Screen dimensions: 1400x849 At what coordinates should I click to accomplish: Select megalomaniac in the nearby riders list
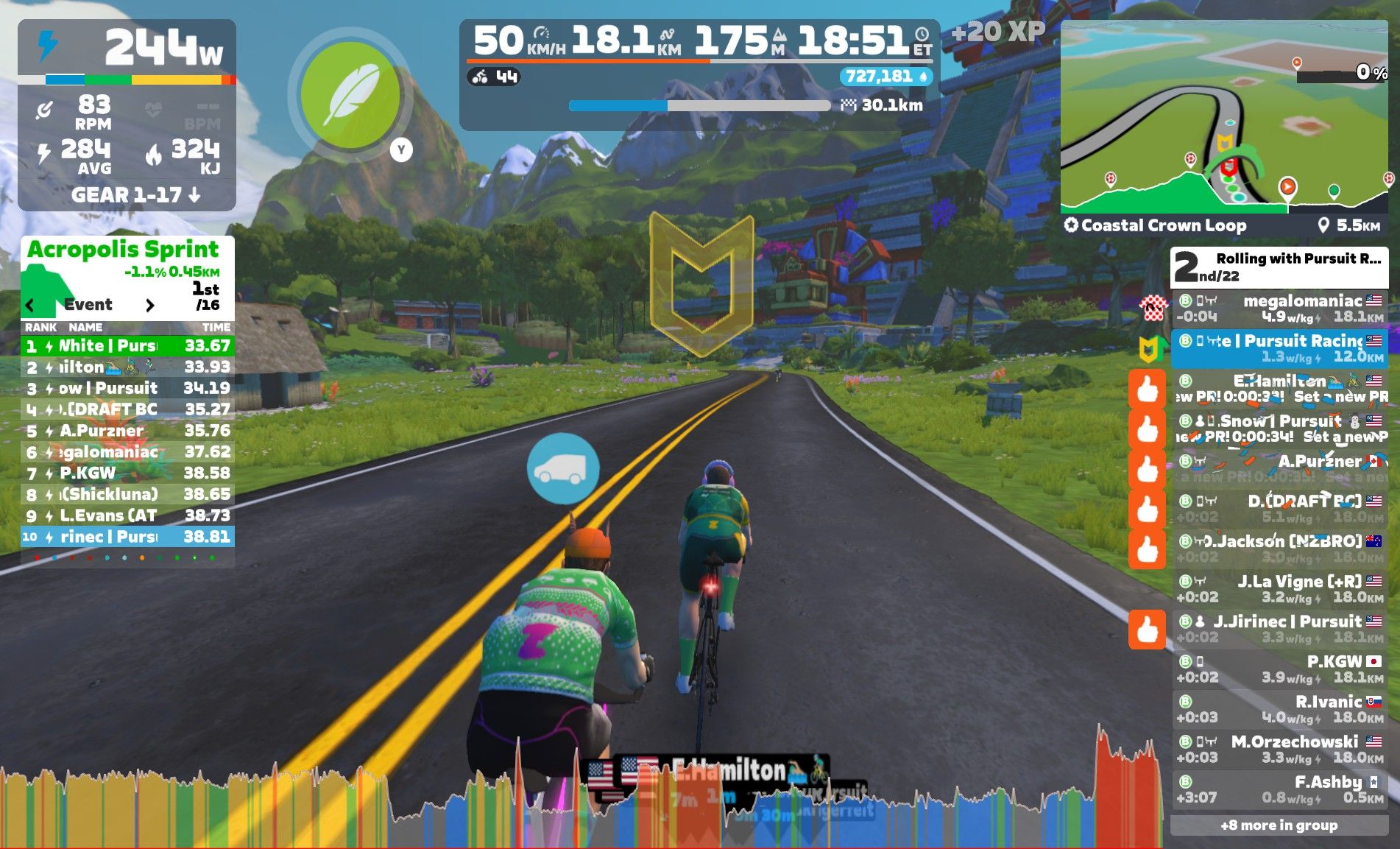1279,309
